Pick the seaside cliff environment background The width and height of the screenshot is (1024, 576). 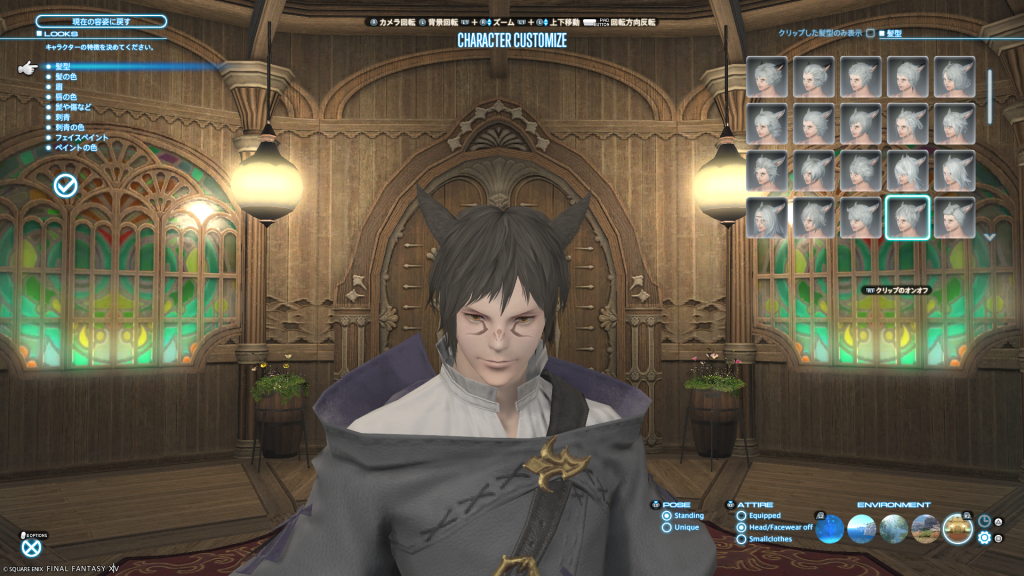[862, 528]
